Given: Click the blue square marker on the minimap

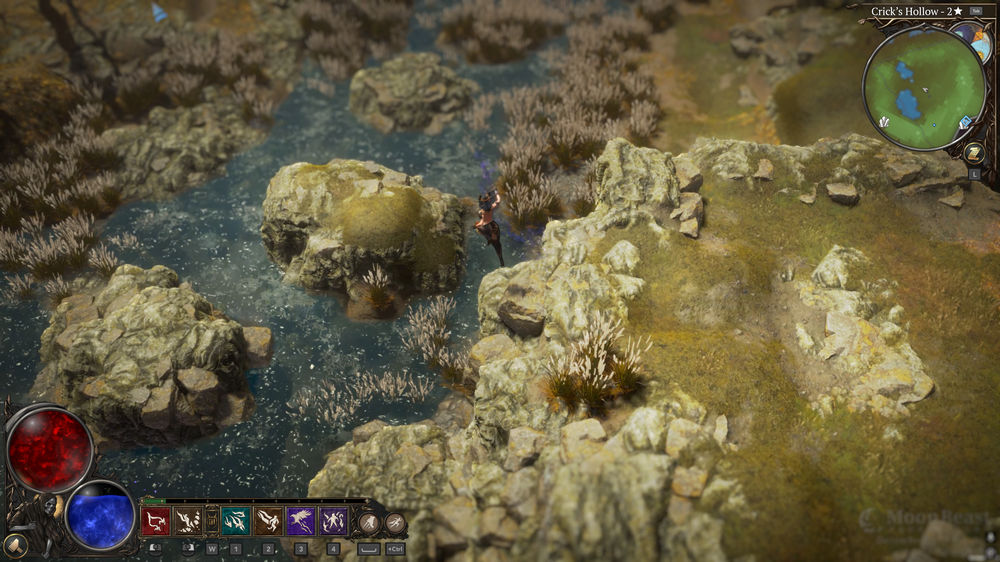Looking at the screenshot, I should pos(966,123).
